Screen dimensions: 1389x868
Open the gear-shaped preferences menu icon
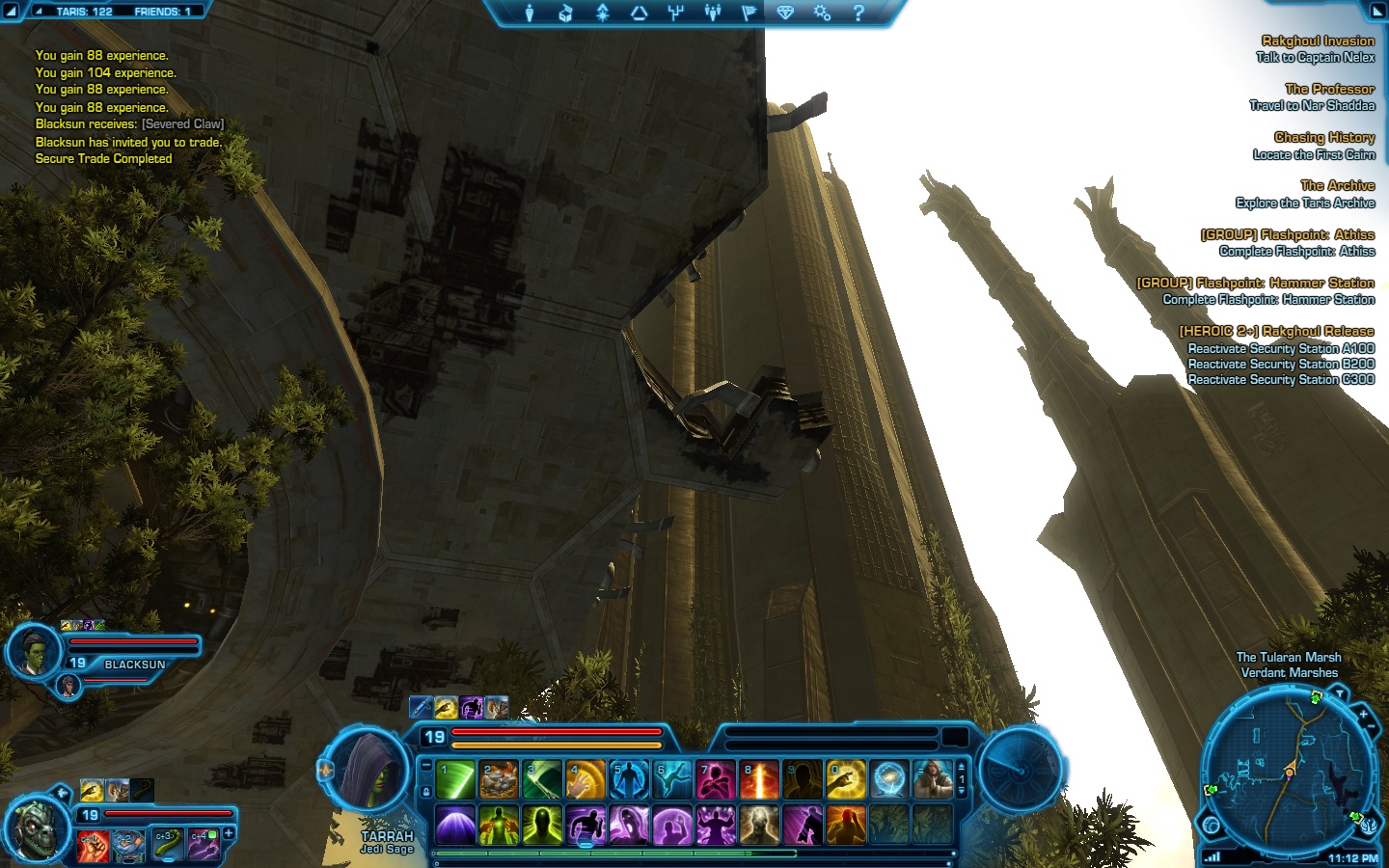[x=822, y=13]
